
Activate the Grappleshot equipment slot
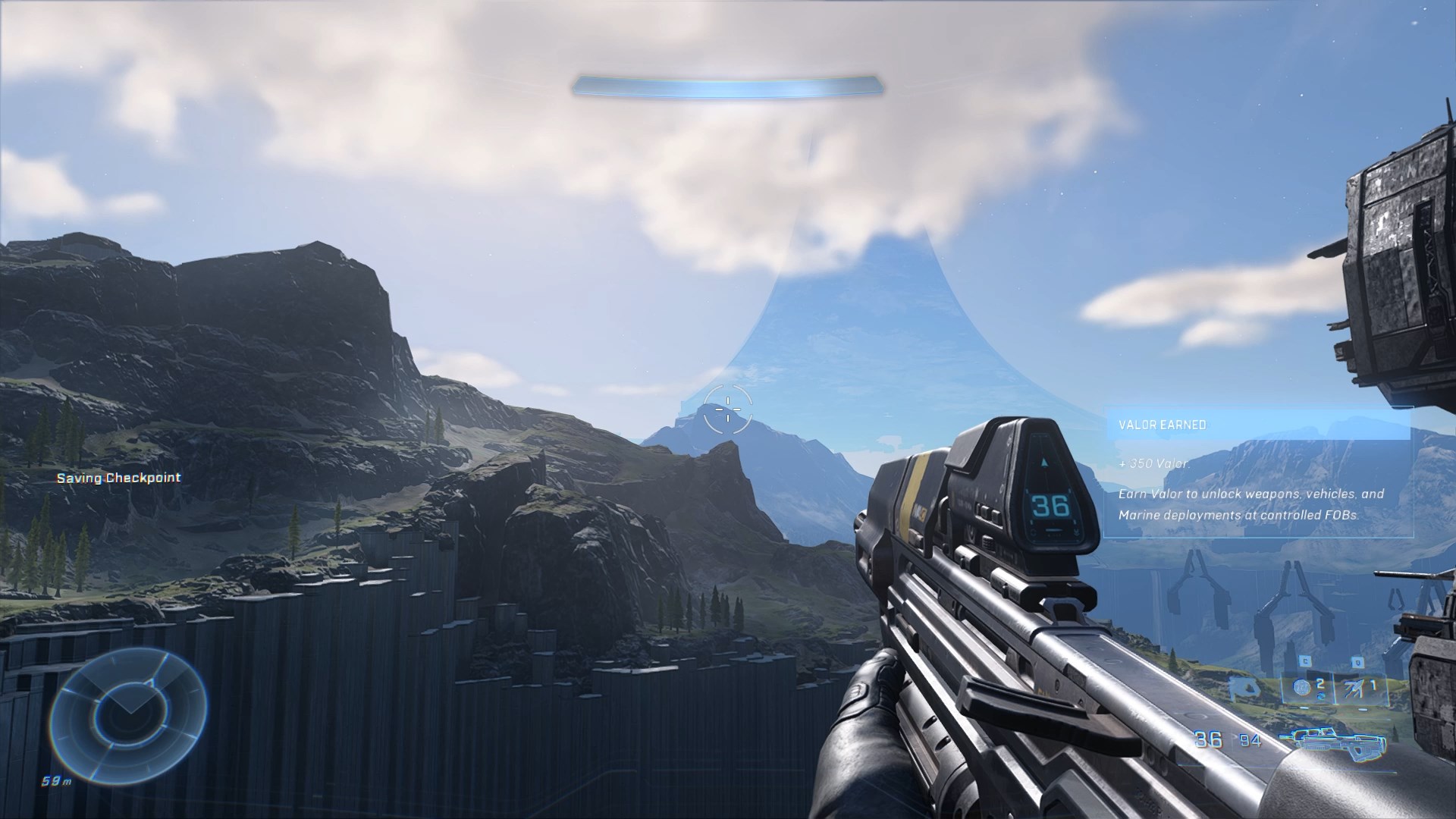1362,689
